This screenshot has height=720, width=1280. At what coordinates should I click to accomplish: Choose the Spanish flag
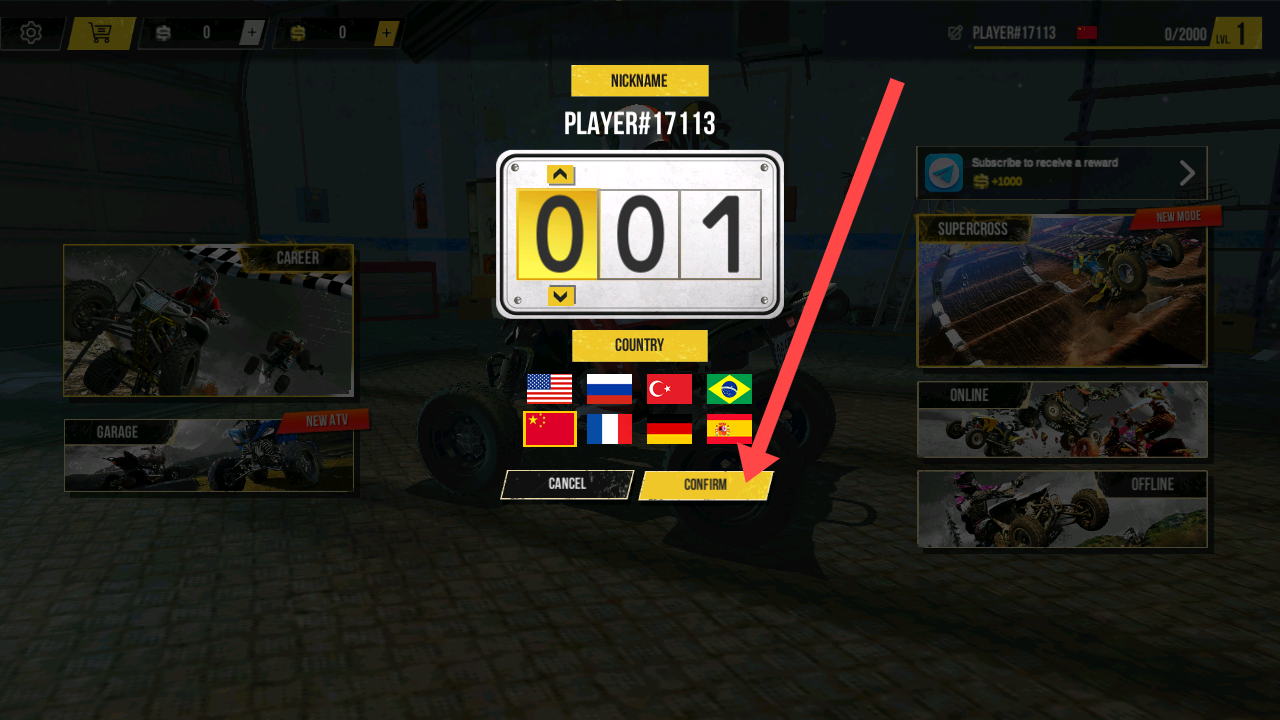click(729, 429)
